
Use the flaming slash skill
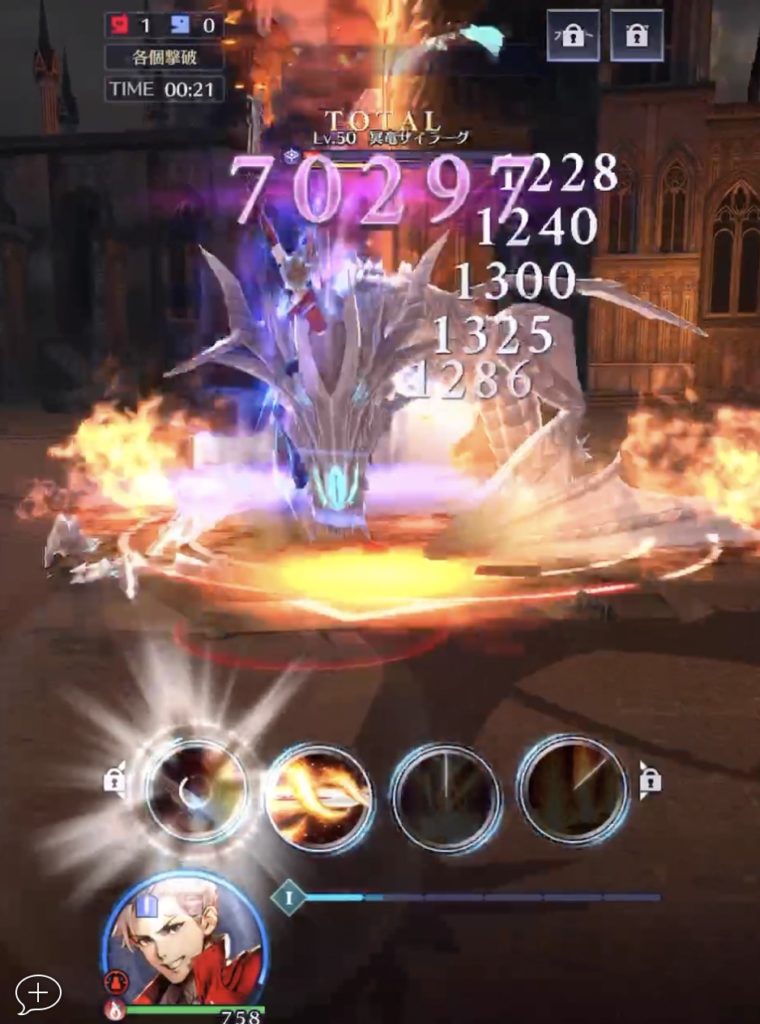(320, 797)
